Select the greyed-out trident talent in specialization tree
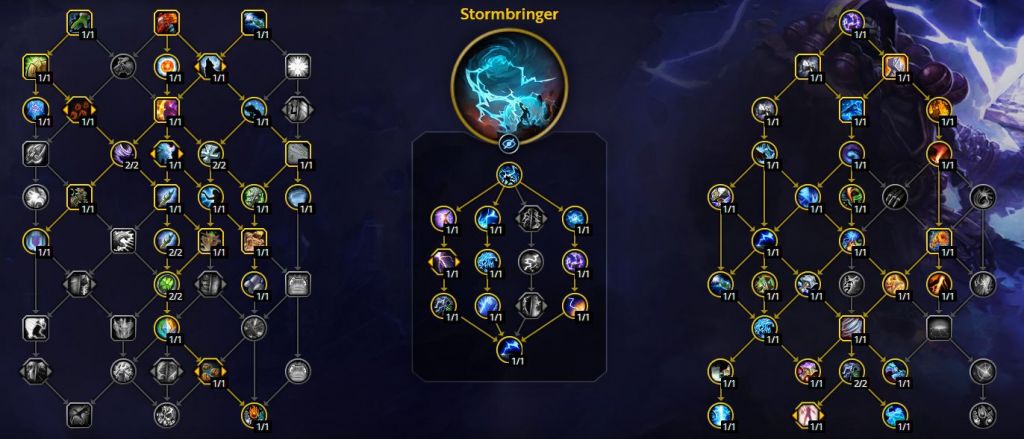This screenshot has width=1024, height=439. (893, 194)
